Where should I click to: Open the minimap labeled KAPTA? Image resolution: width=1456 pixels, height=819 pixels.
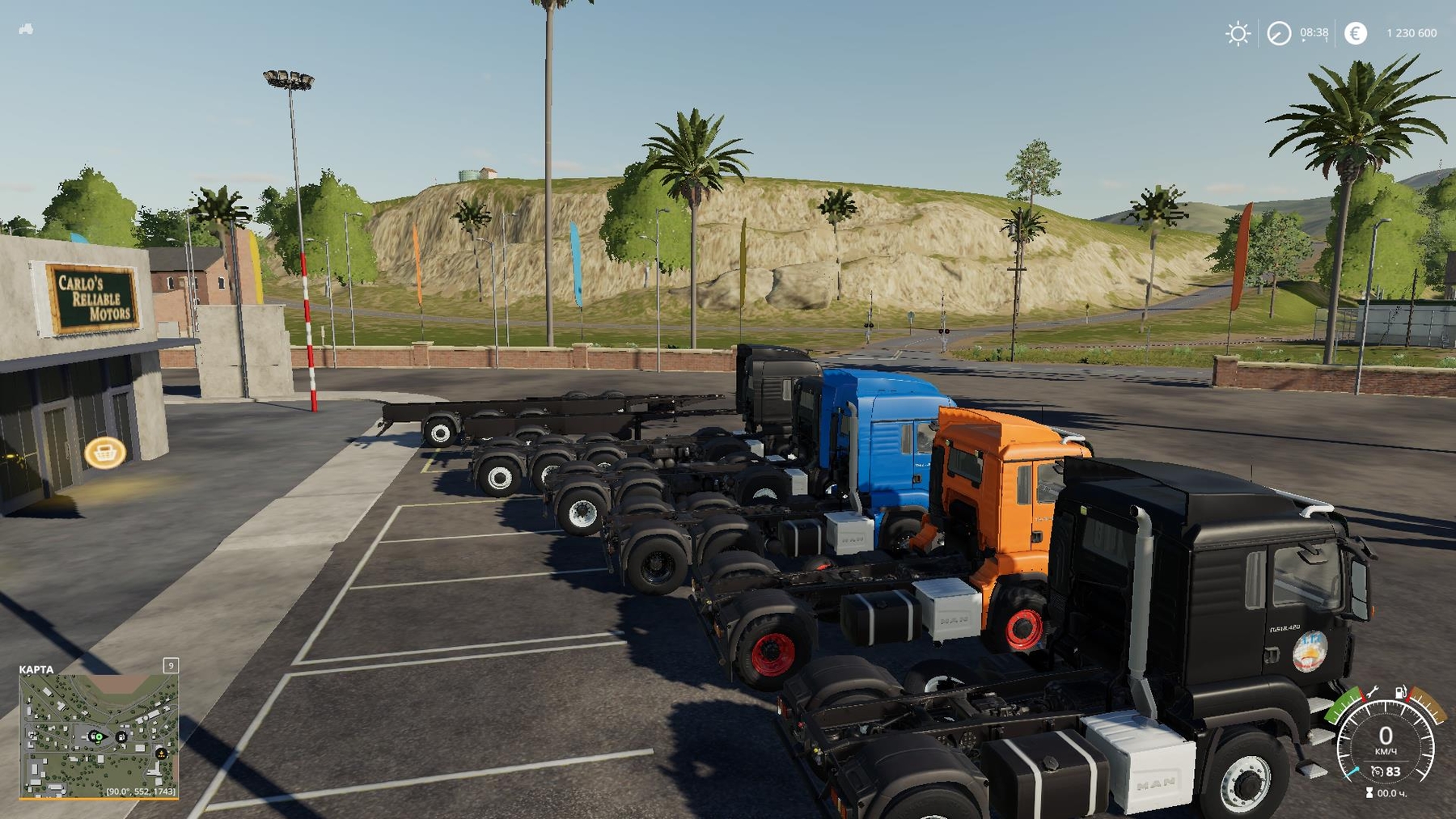click(98, 736)
